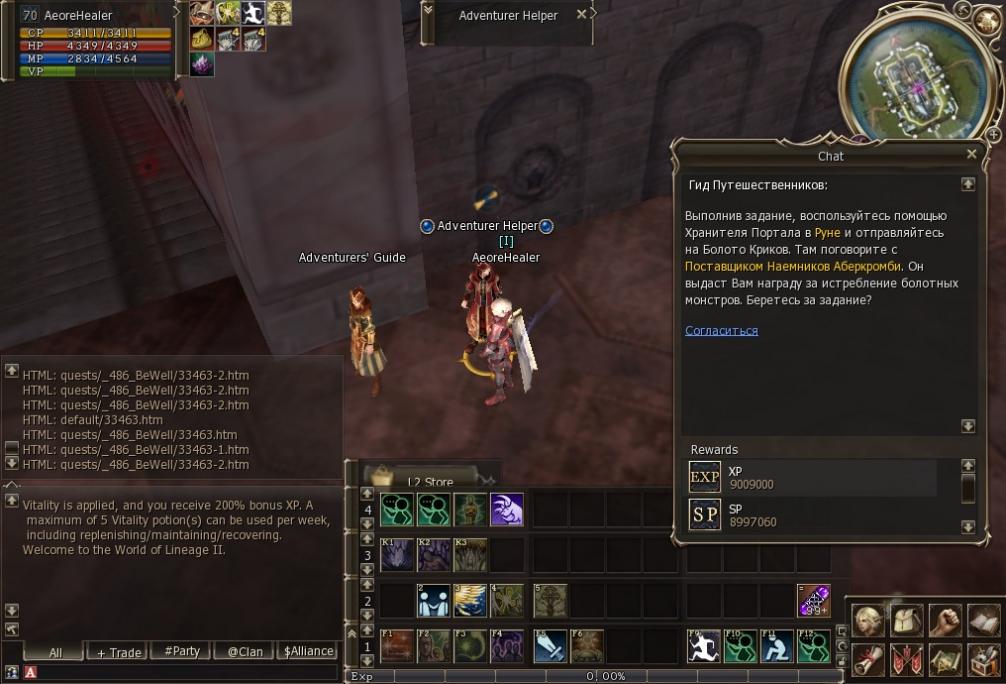Click the purple claw skill icon

coord(507,510)
